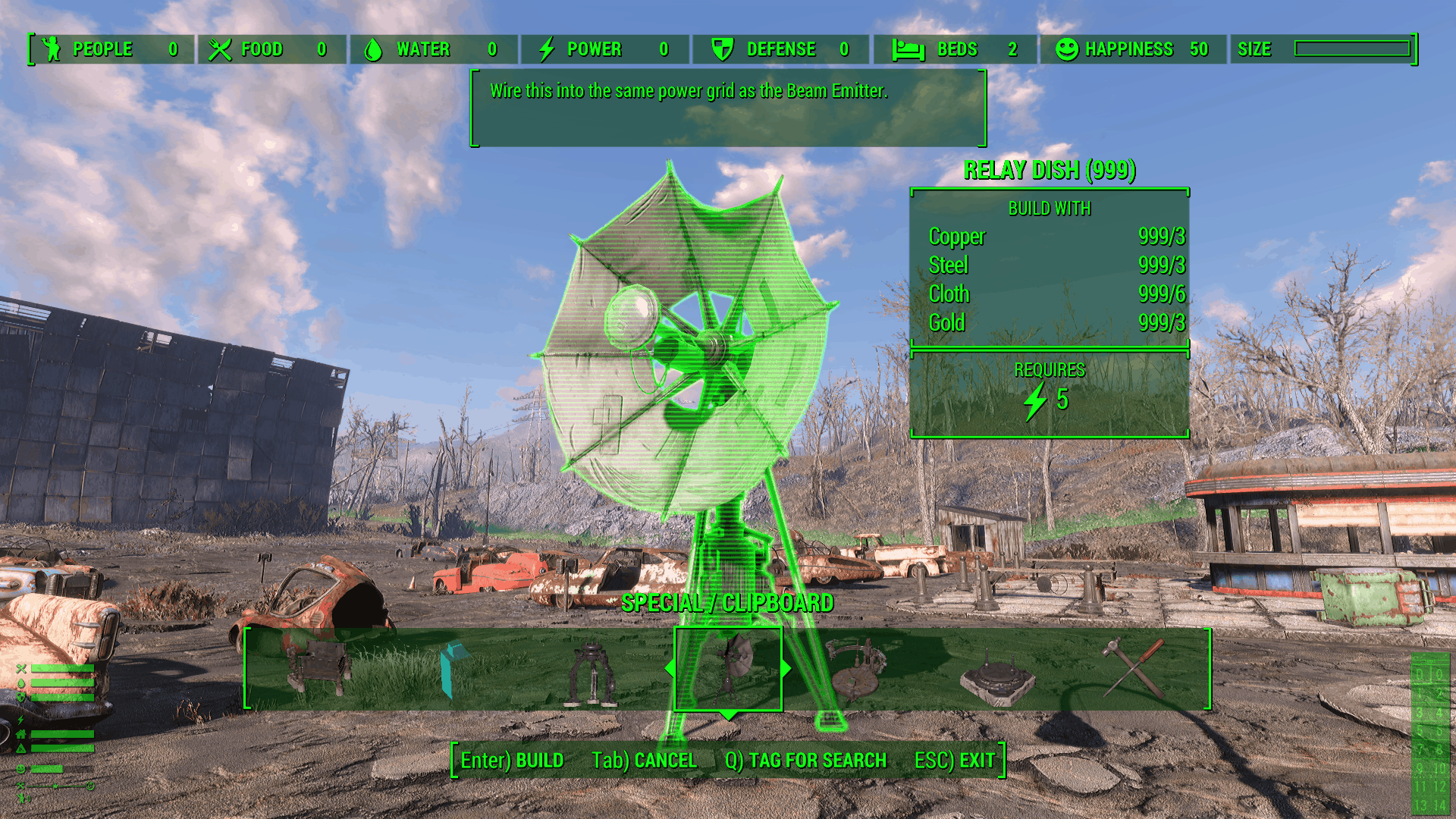1456x819 pixels.
Task: Select the hammer and screwdriver icon
Action: click(1133, 668)
